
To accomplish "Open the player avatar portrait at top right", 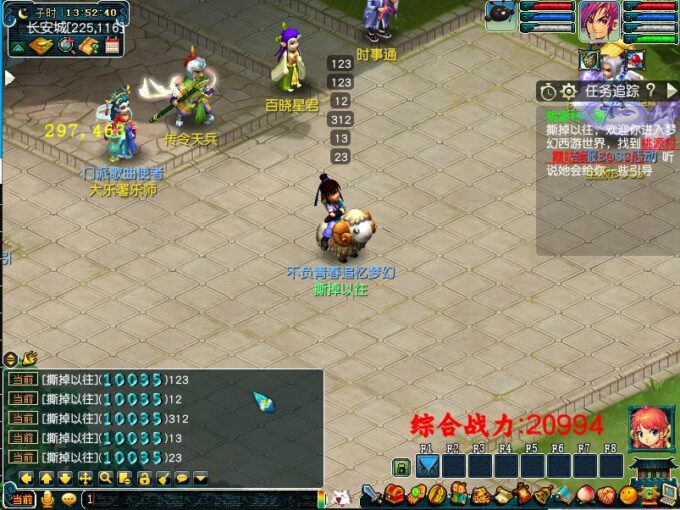I will click(598, 21).
